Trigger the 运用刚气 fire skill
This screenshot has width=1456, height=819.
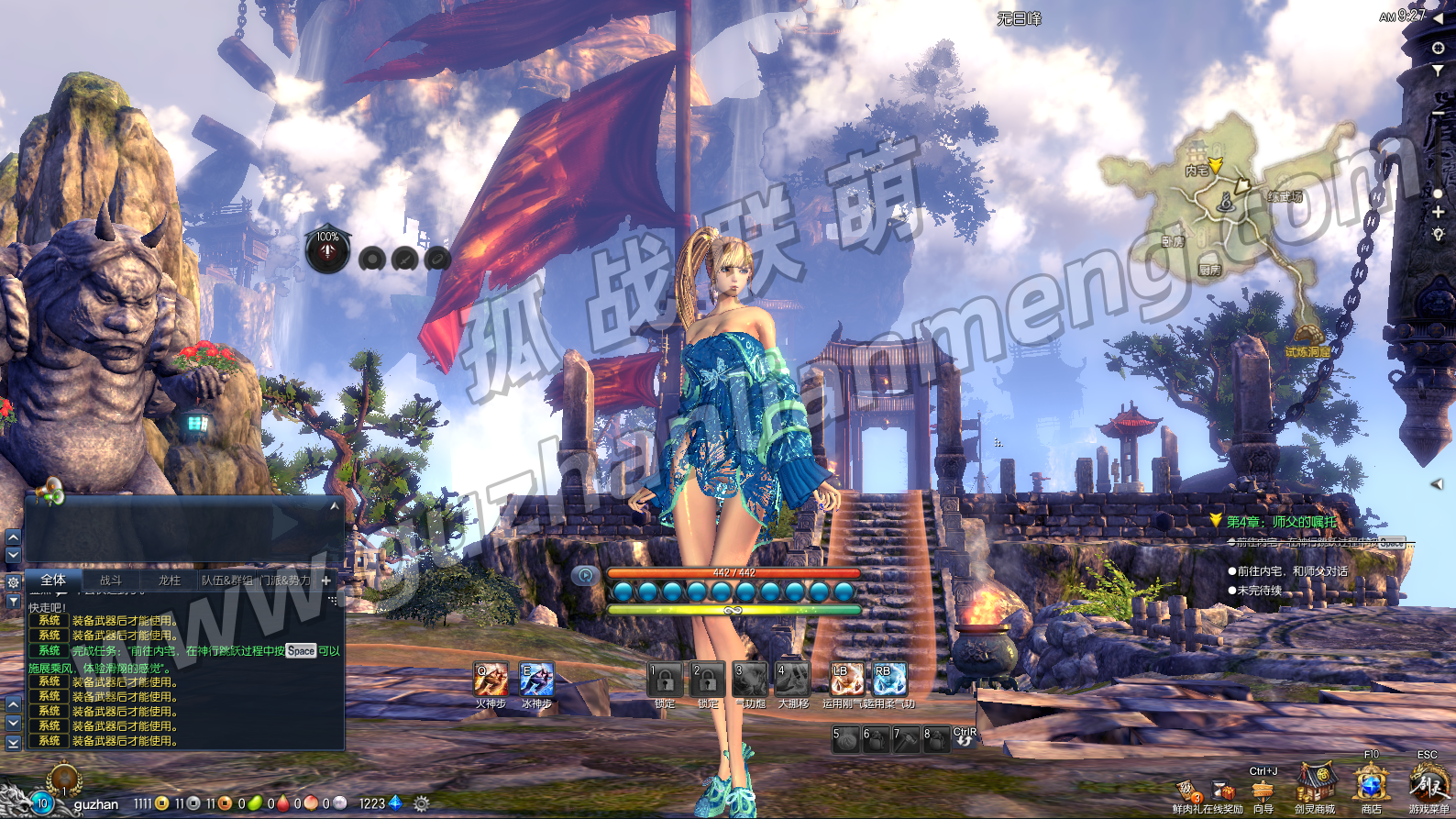[846, 680]
